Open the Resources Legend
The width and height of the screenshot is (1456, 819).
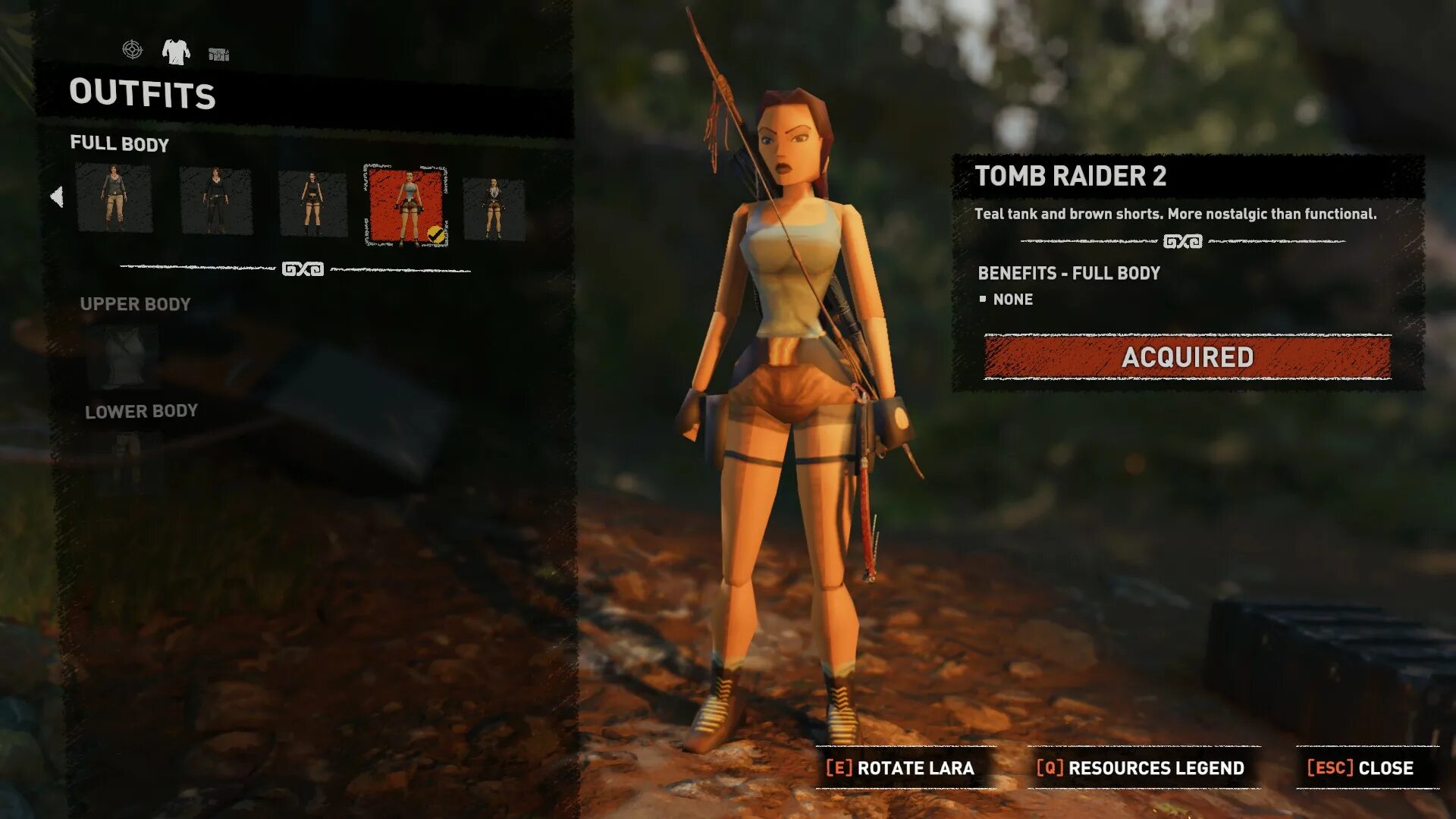(1141, 768)
